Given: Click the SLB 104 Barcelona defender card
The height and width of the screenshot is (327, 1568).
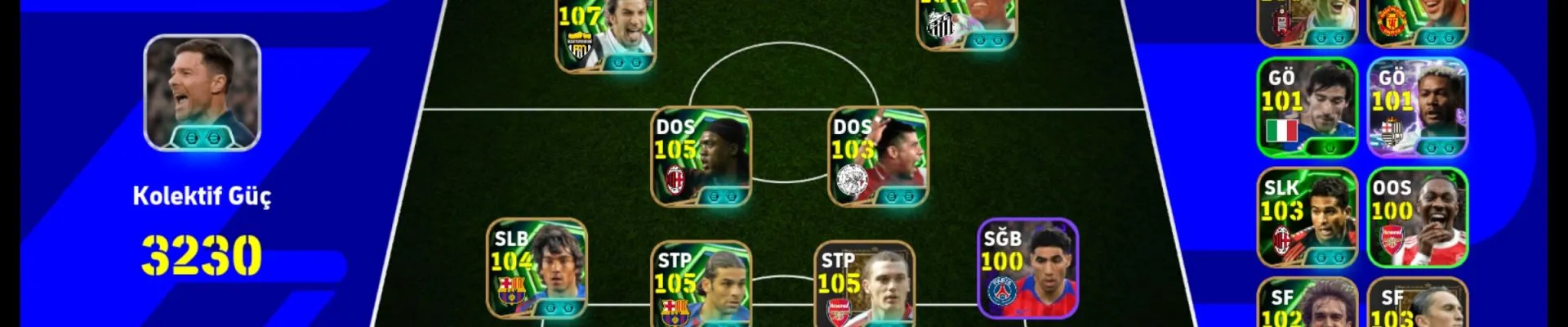Looking at the screenshot, I should (x=537, y=267).
